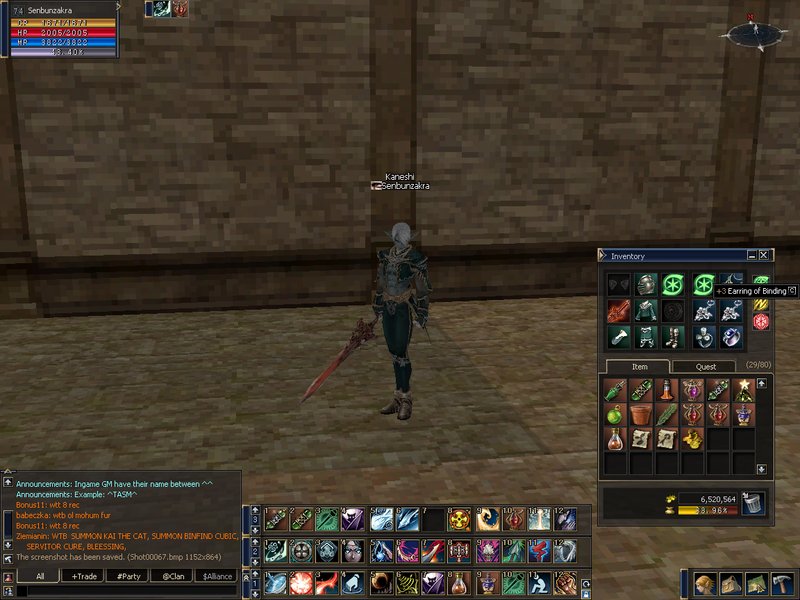Switch to the +Trade chat tab

(83, 576)
